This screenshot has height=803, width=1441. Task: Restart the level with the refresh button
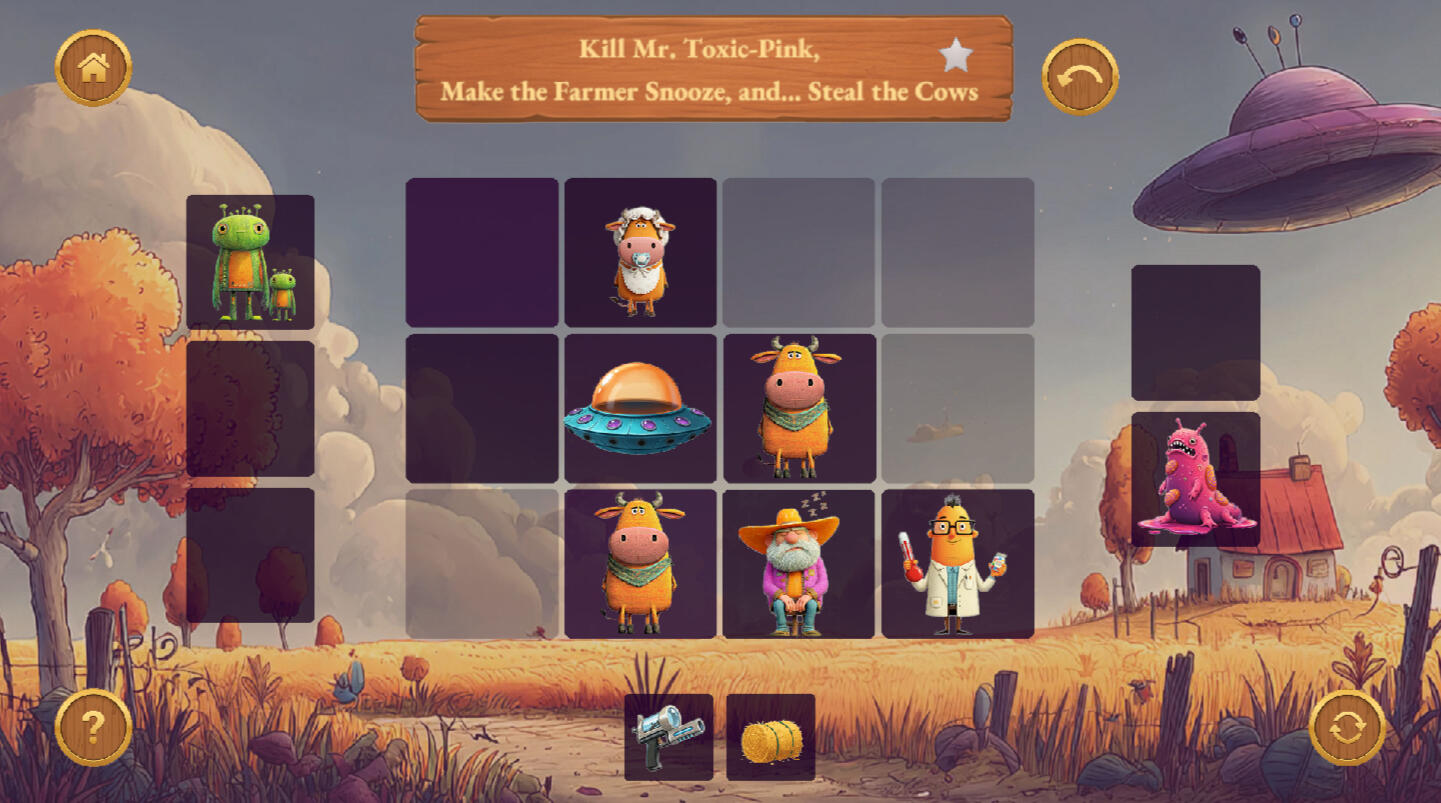1347,727
